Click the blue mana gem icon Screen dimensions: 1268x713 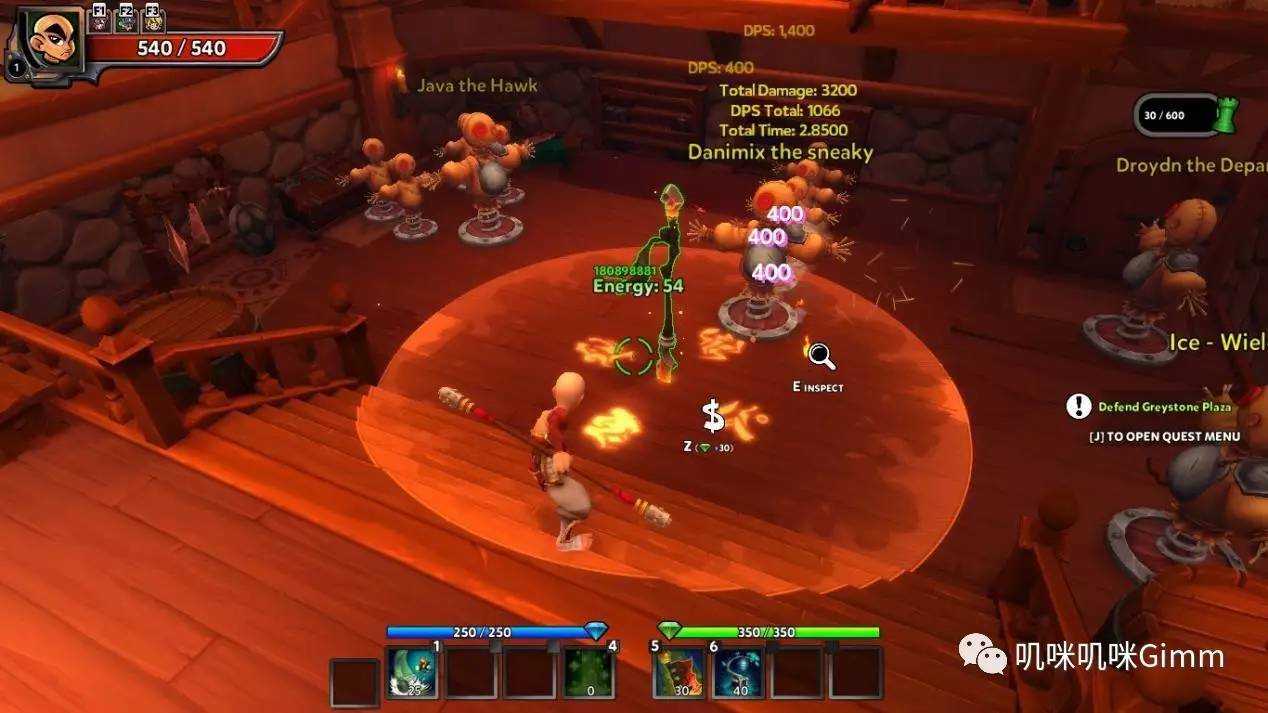596,631
